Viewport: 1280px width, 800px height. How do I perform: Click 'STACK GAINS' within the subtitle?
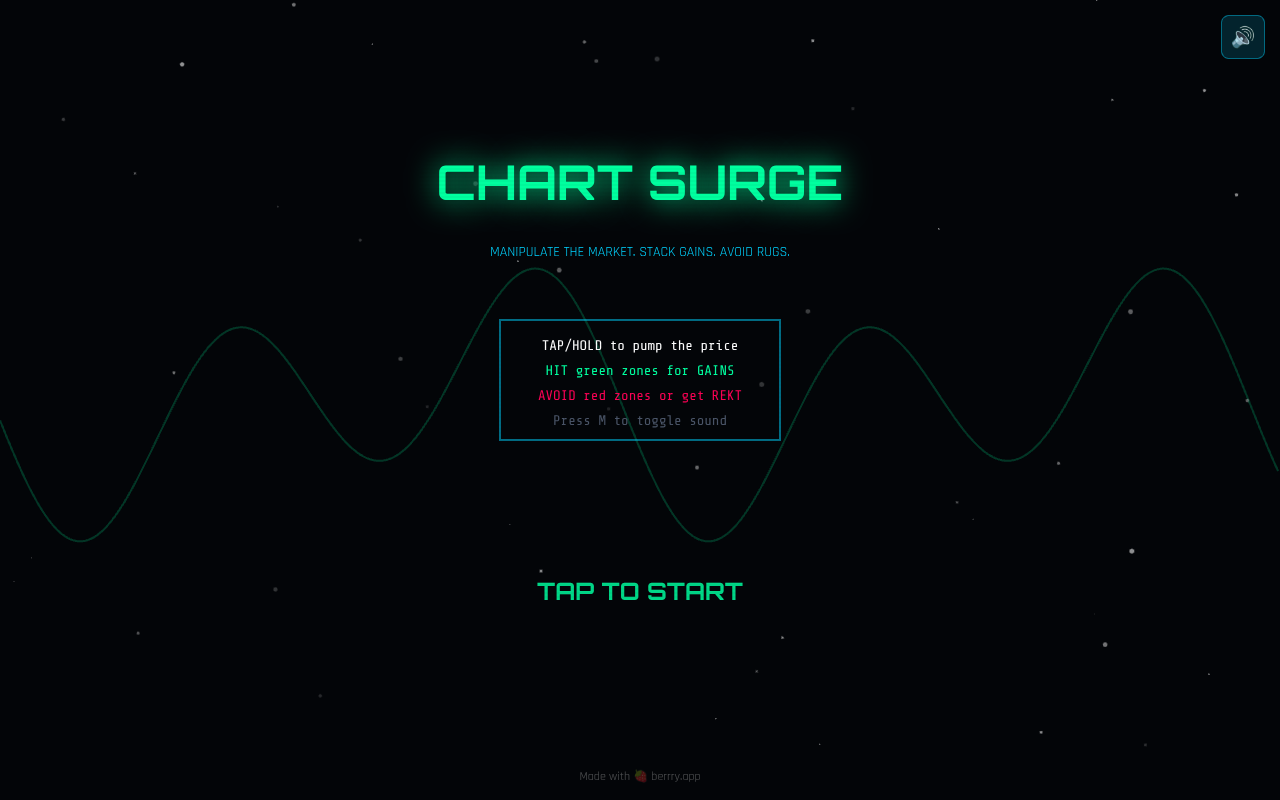(x=679, y=251)
